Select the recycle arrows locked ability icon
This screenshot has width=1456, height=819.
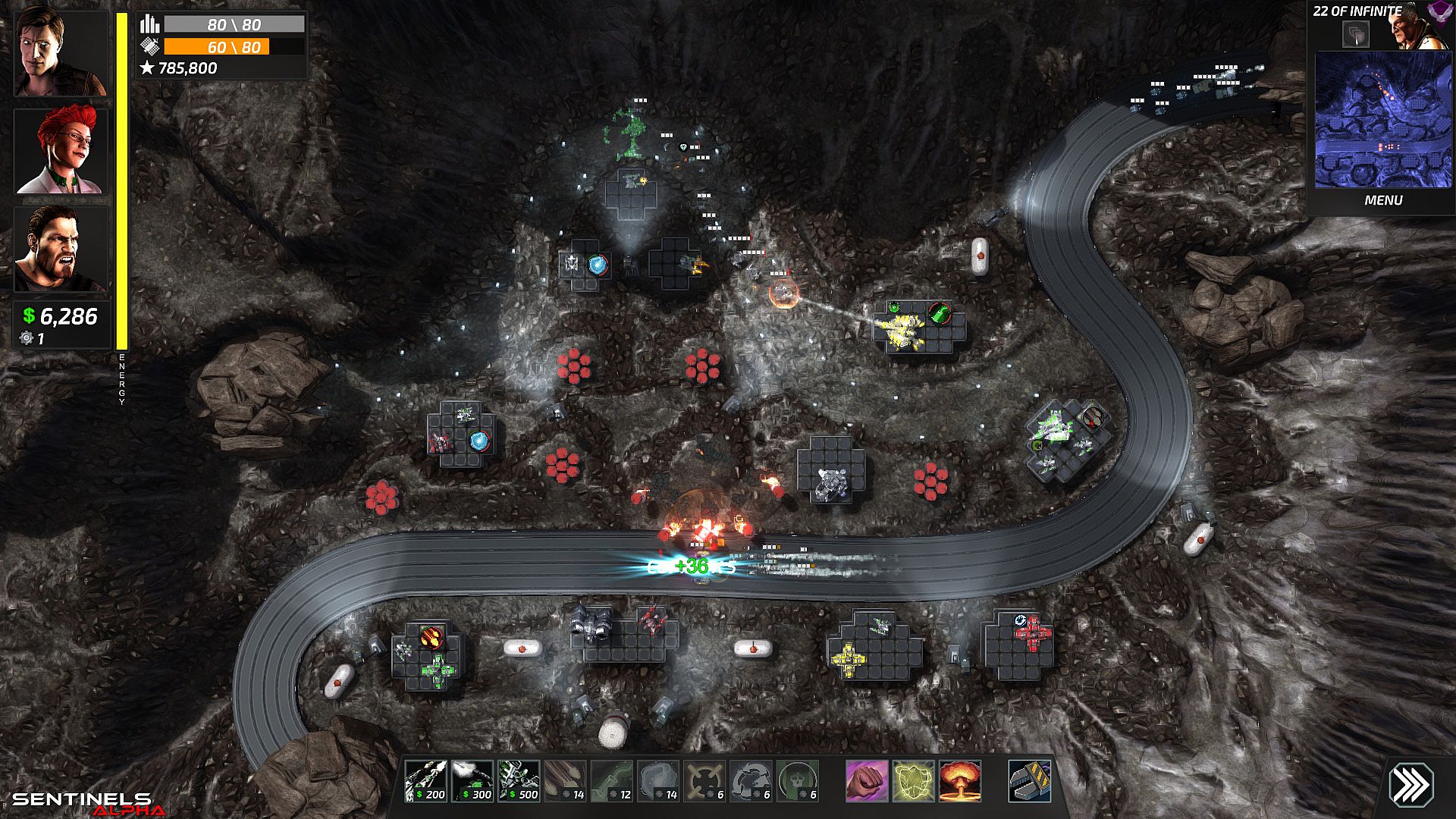(751, 781)
